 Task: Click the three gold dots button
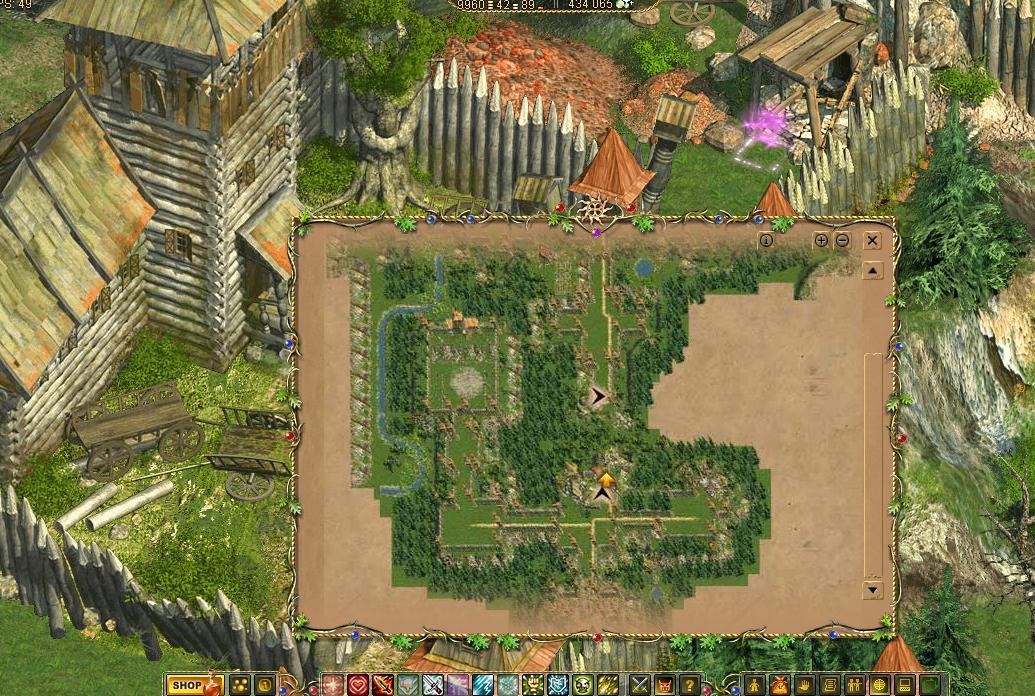(x=241, y=685)
